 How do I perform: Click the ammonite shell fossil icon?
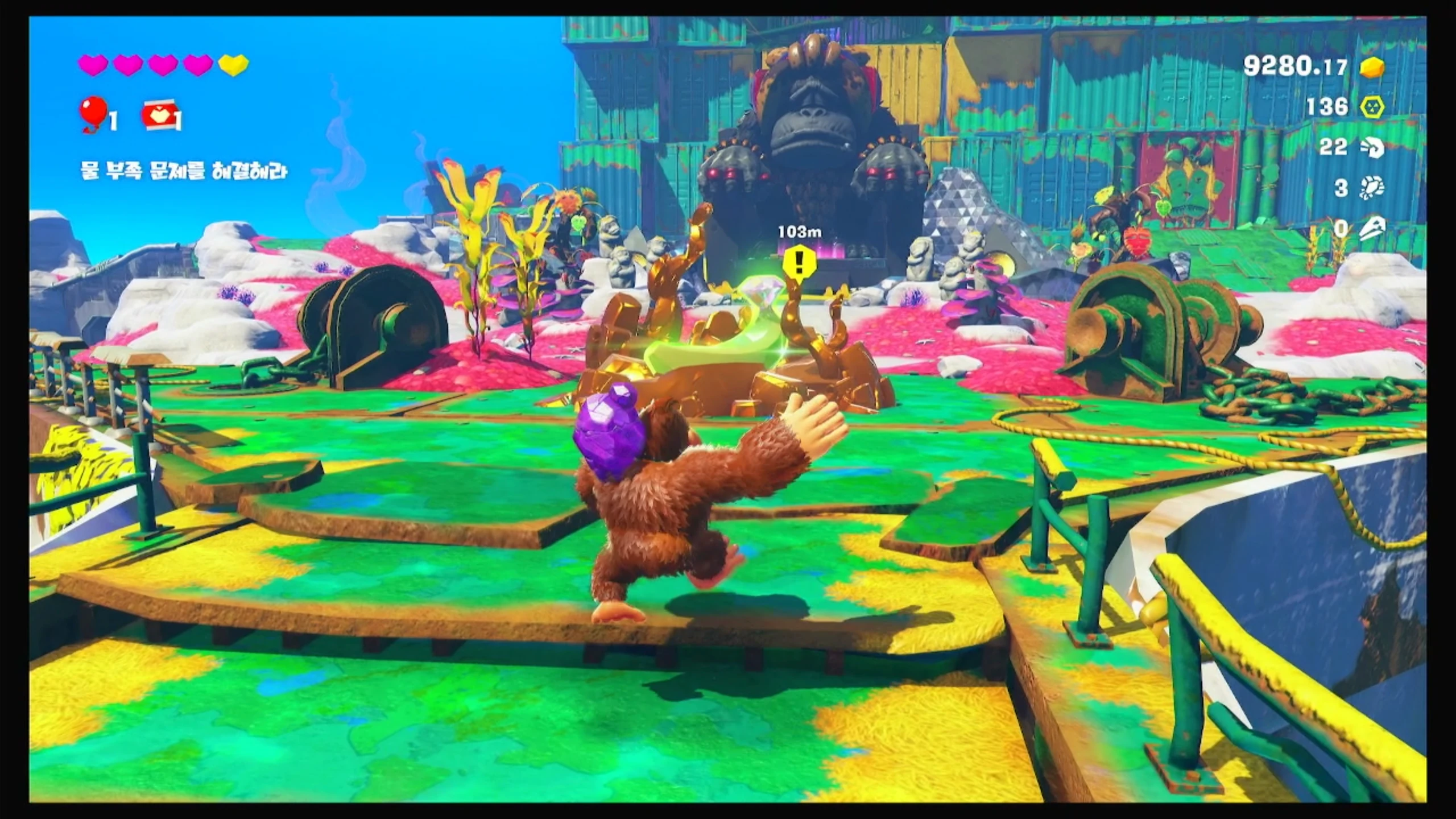[1372, 148]
